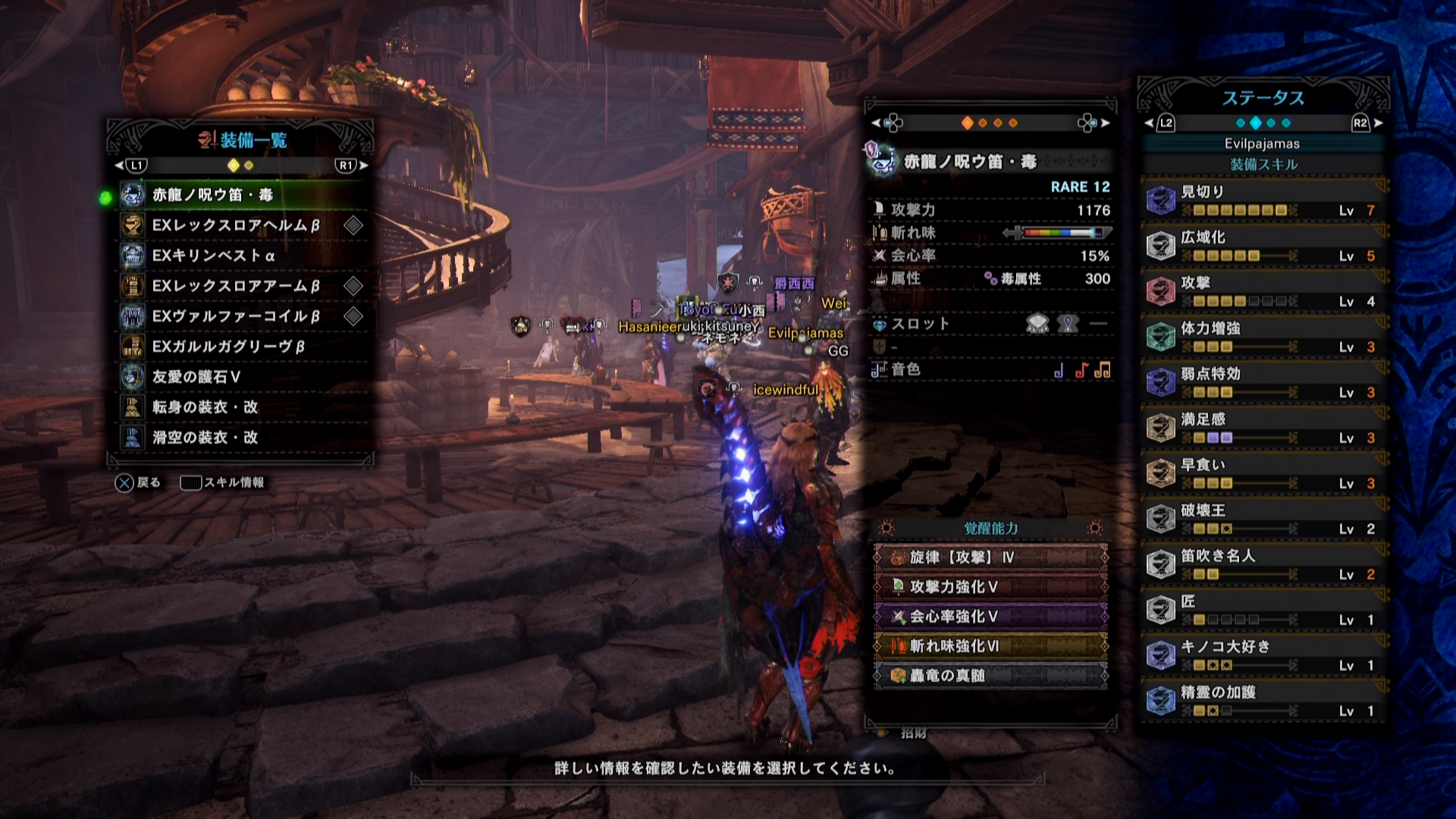Click the 轟竜の真髄 set bonus row
Image resolution: width=1456 pixels, height=819 pixels.
tap(990, 676)
